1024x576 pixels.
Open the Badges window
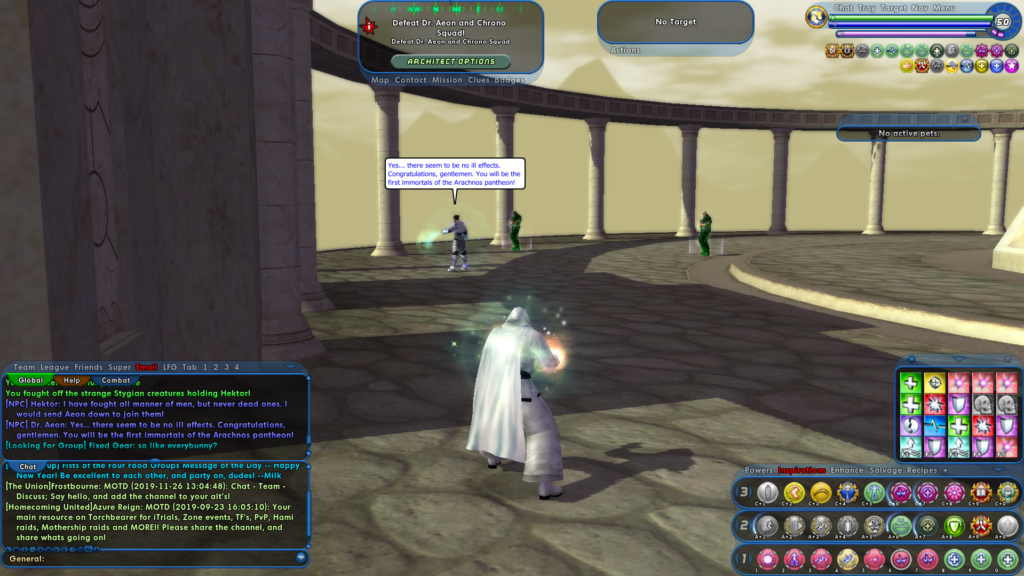[x=509, y=80]
